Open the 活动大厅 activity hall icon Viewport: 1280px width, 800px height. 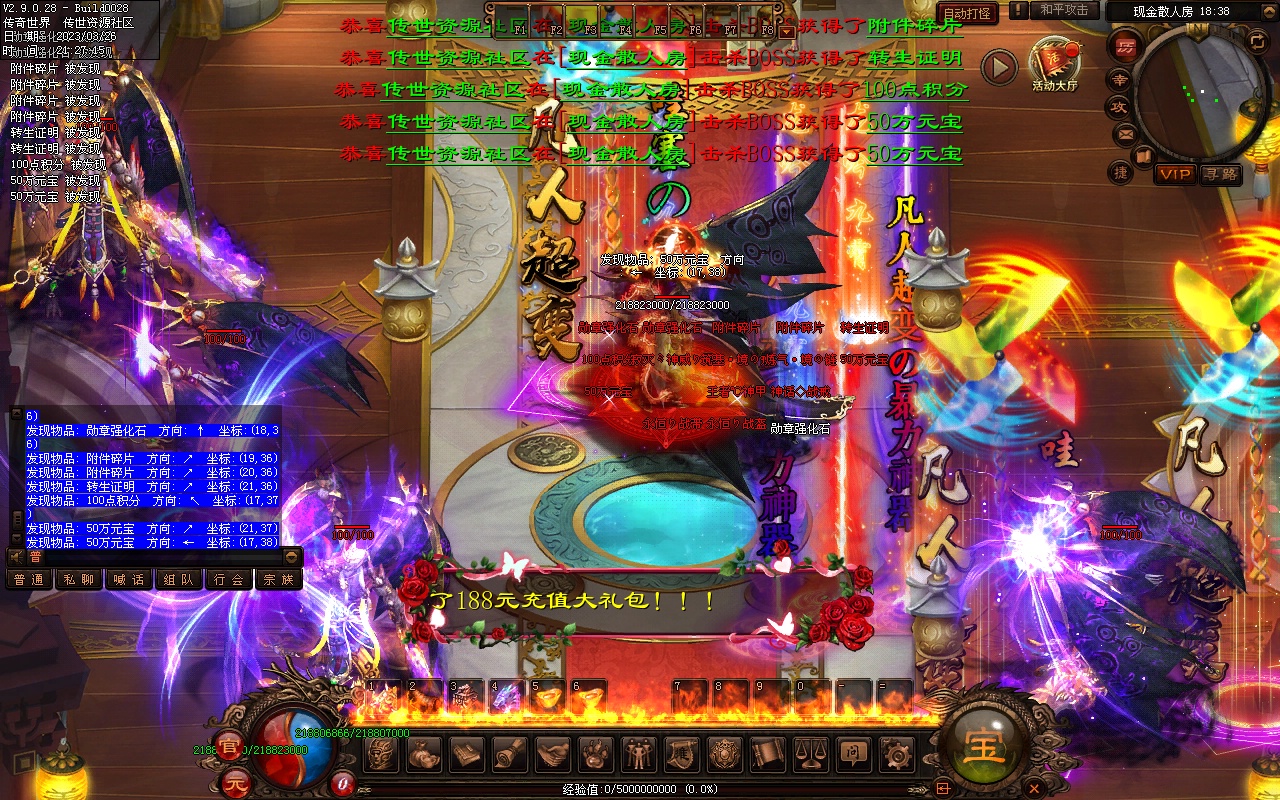point(1055,64)
